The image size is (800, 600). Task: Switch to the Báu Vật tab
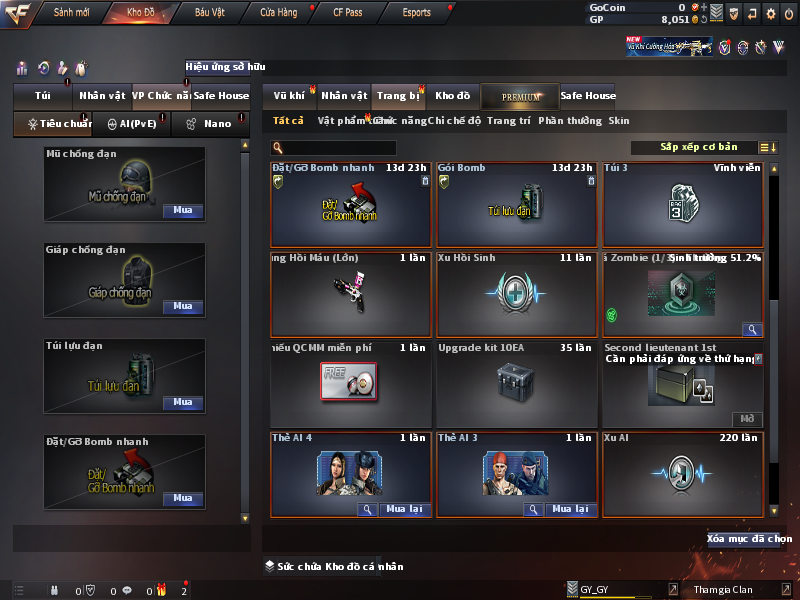tap(209, 13)
